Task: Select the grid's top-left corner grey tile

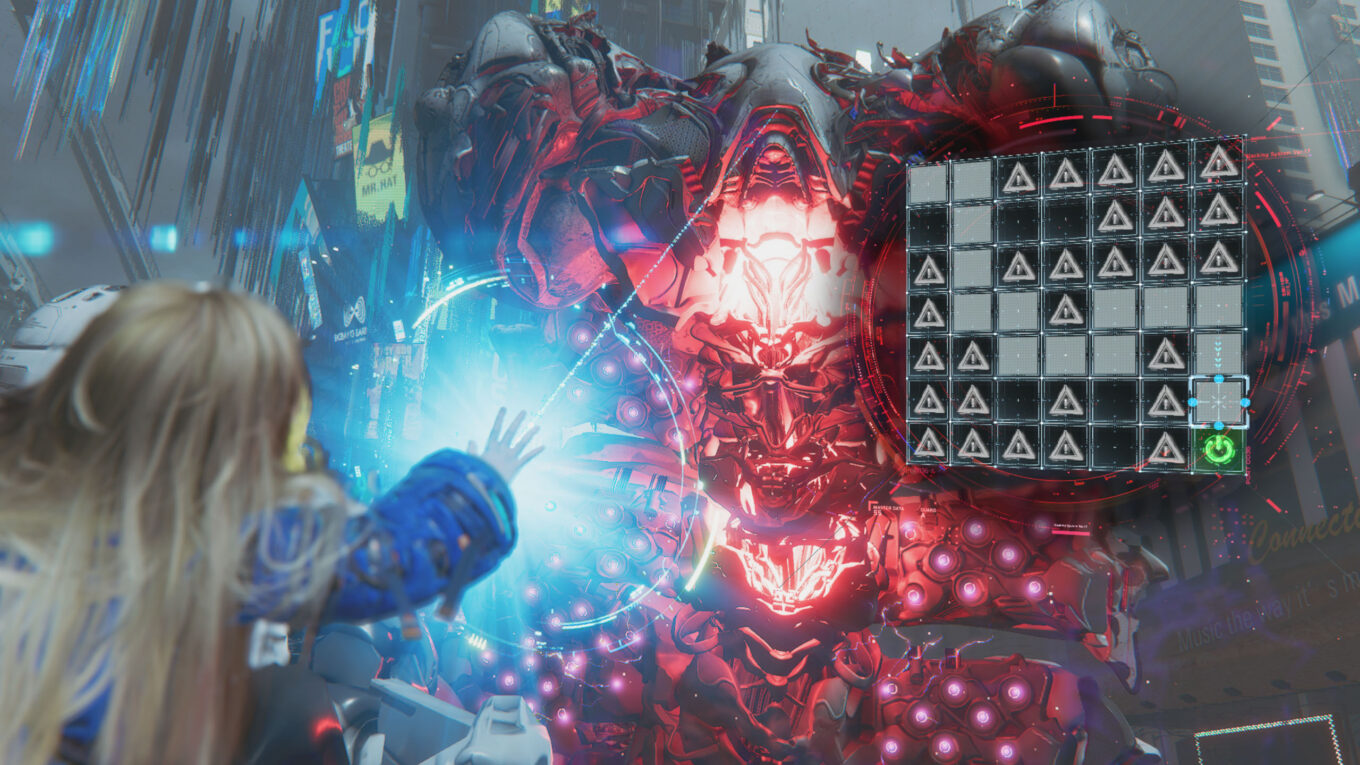Action: point(928,181)
